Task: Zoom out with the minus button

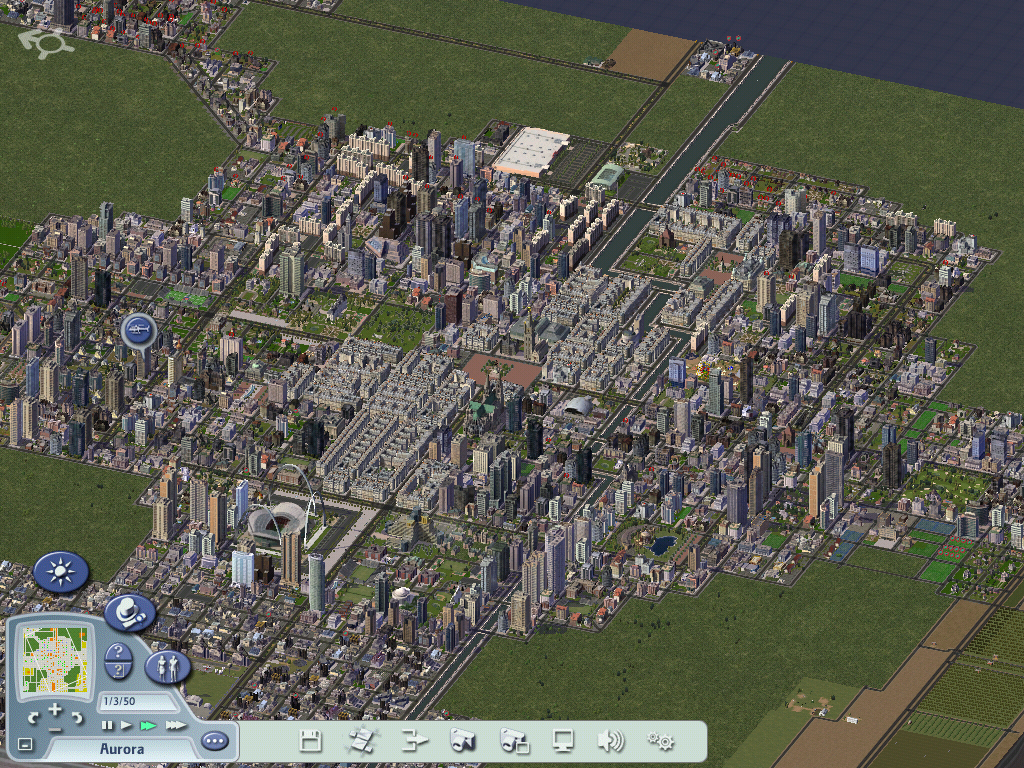Action: [x=55, y=730]
